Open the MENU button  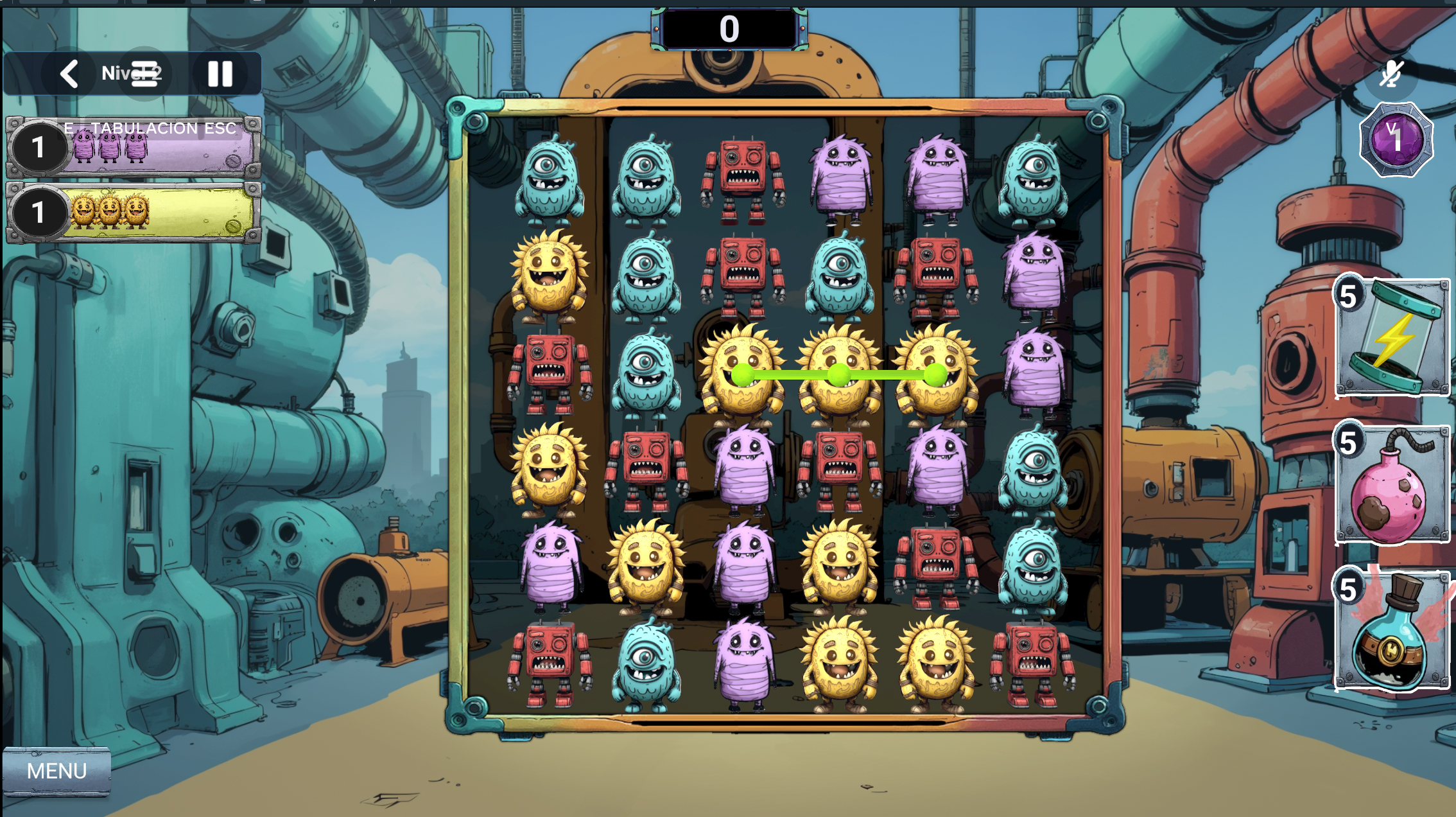pos(56,771)
